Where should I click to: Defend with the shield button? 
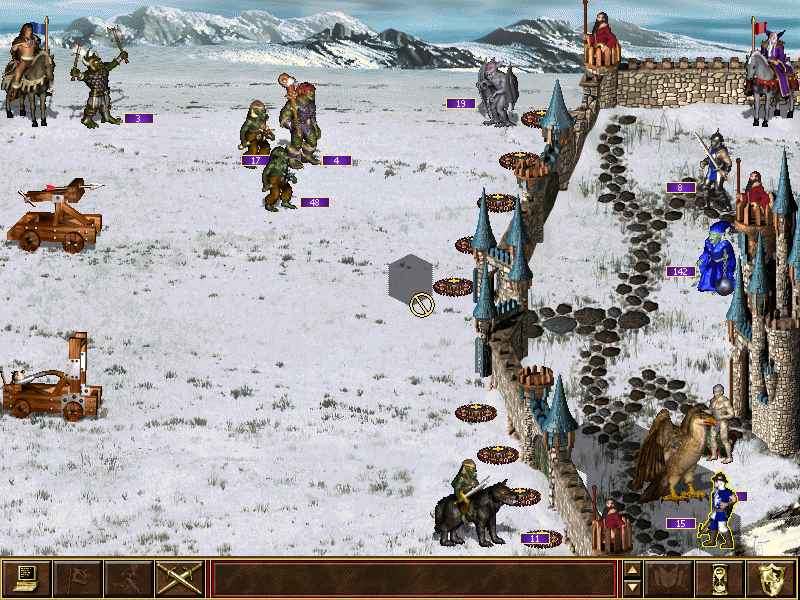(772, 578)
